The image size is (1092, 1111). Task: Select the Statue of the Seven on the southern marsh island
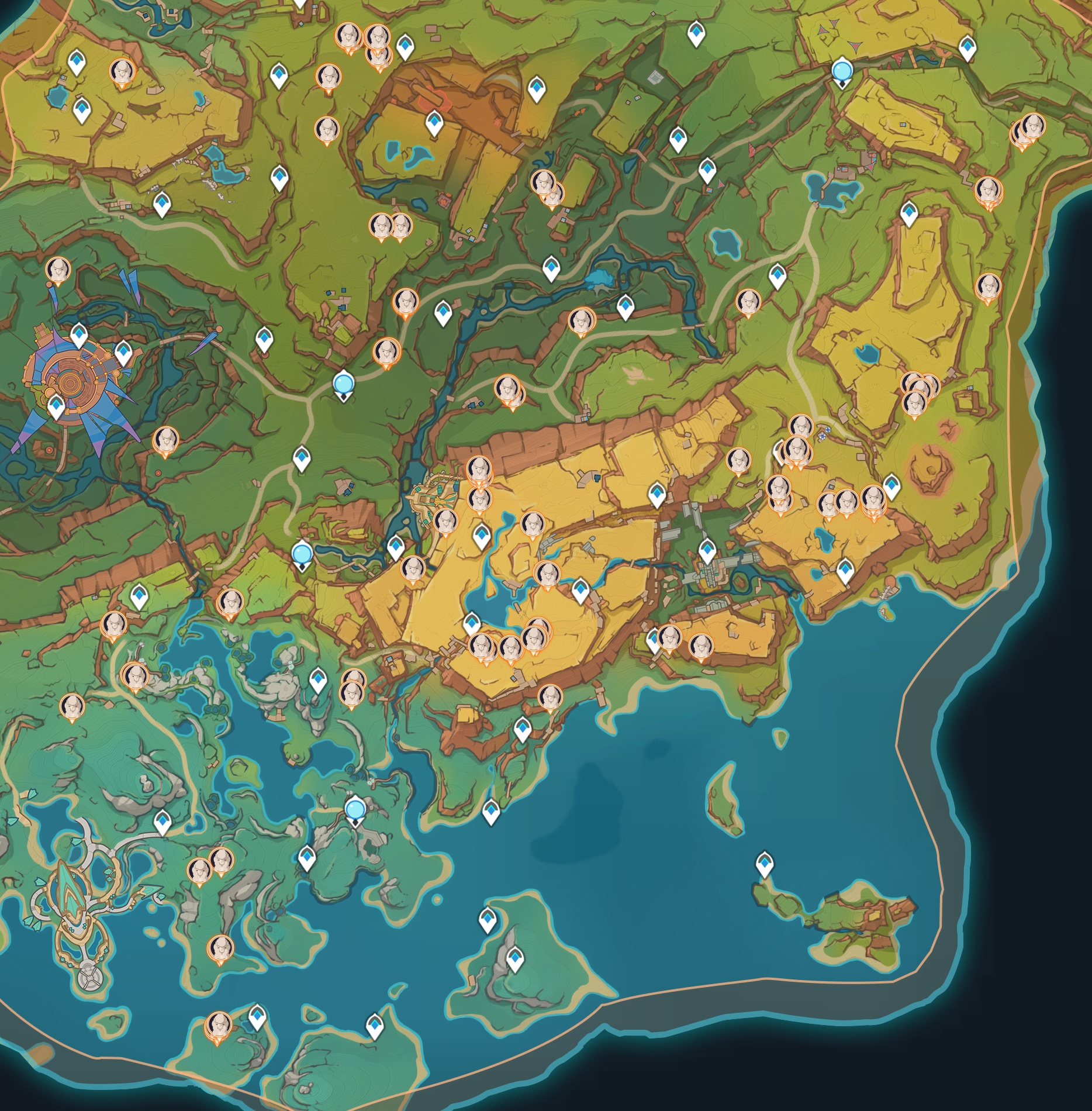pyautogui.click(x=355, y=810)
